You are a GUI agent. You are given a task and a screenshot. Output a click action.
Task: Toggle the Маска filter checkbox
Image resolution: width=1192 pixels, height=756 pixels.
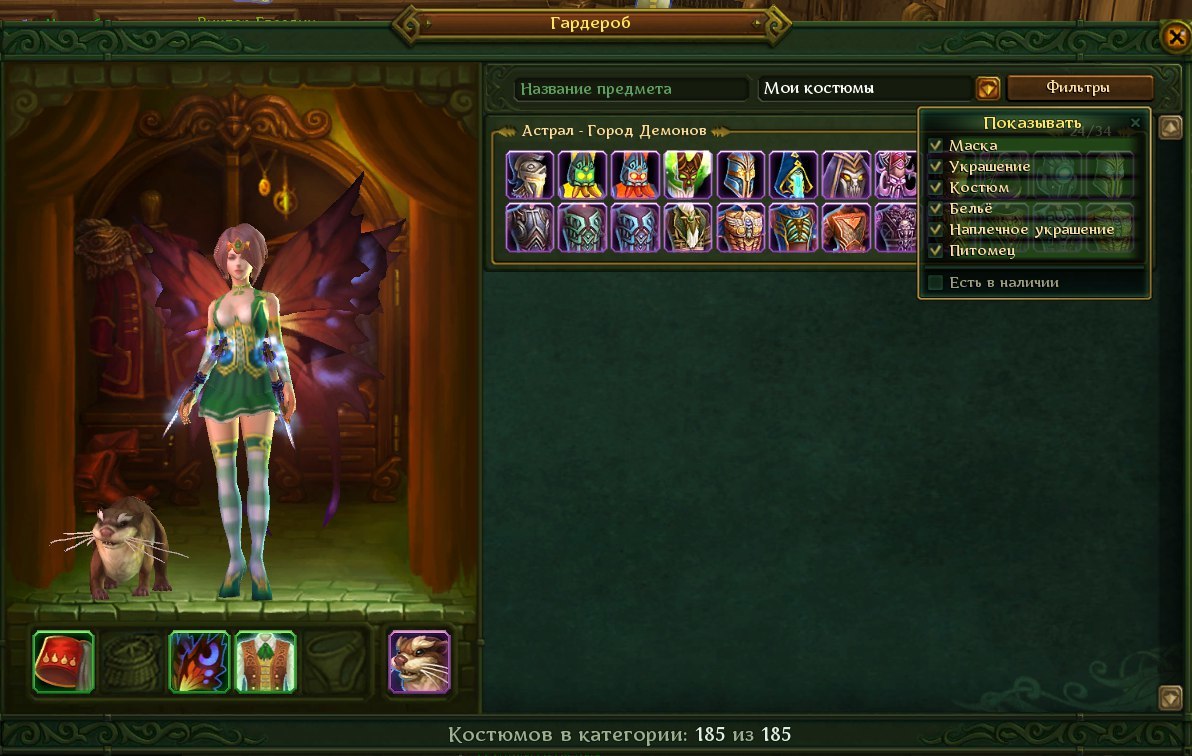(936, 146)
